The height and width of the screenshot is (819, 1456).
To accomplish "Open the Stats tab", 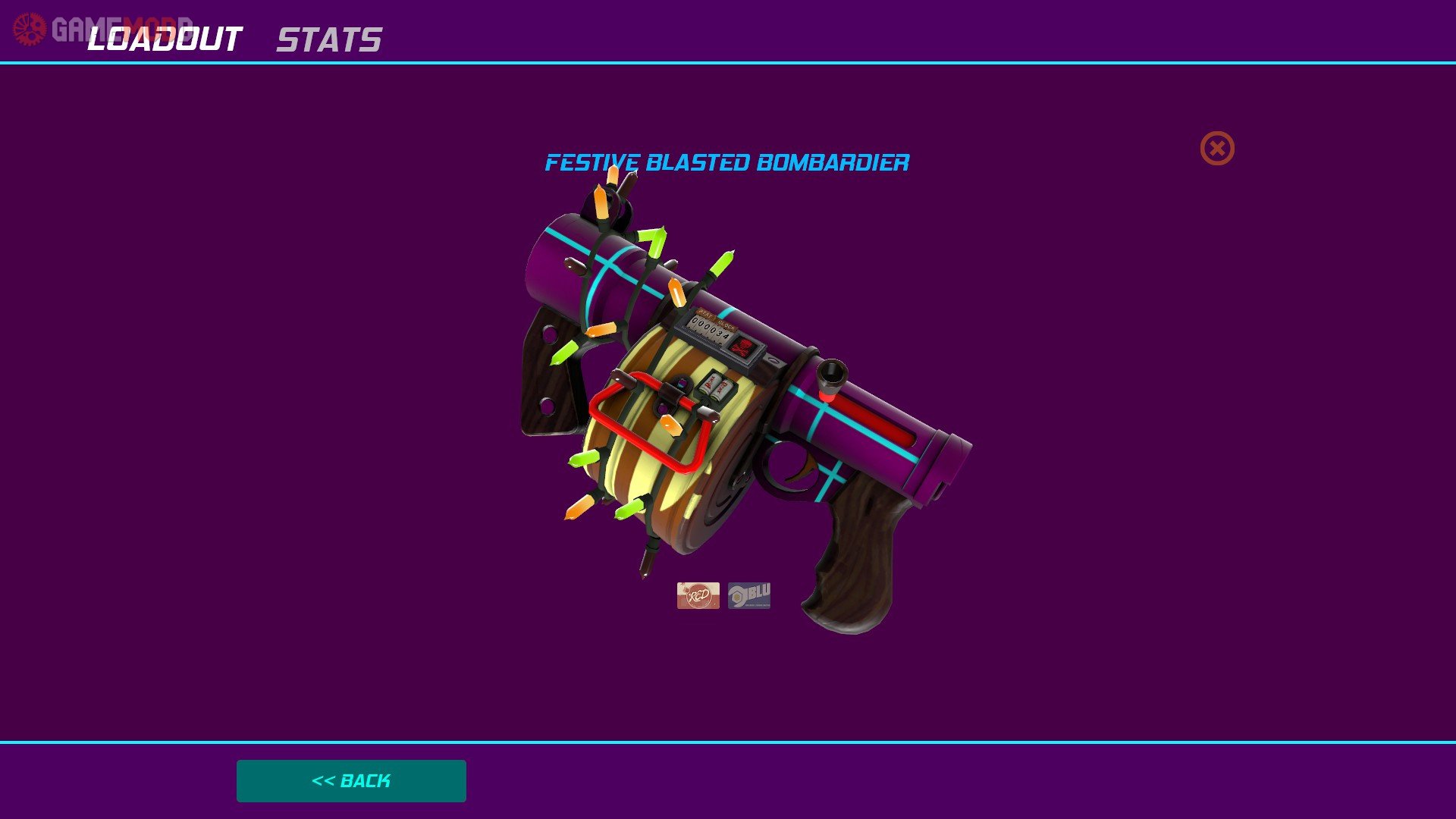I will click(x=328, y=40).
